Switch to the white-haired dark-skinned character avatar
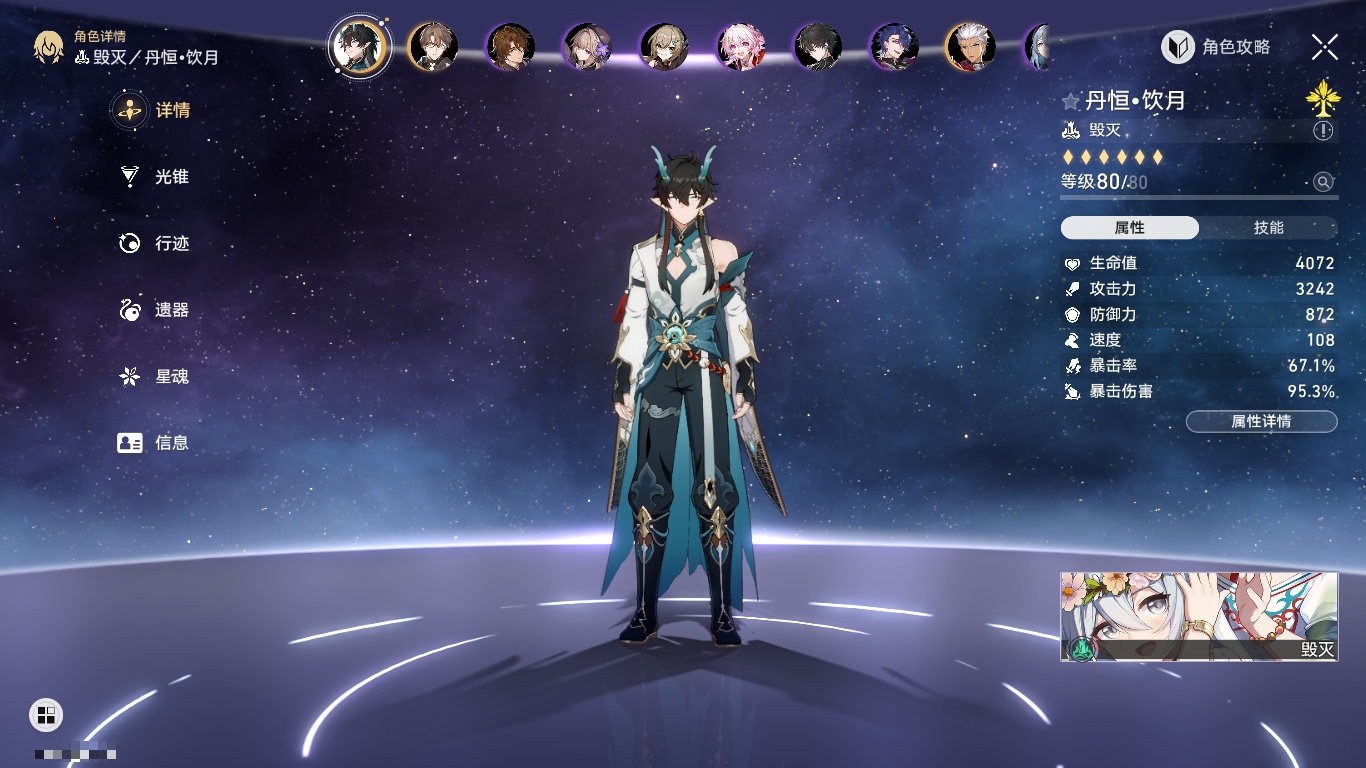Viewport: 1366px width, 768px height. click(970, 47)
